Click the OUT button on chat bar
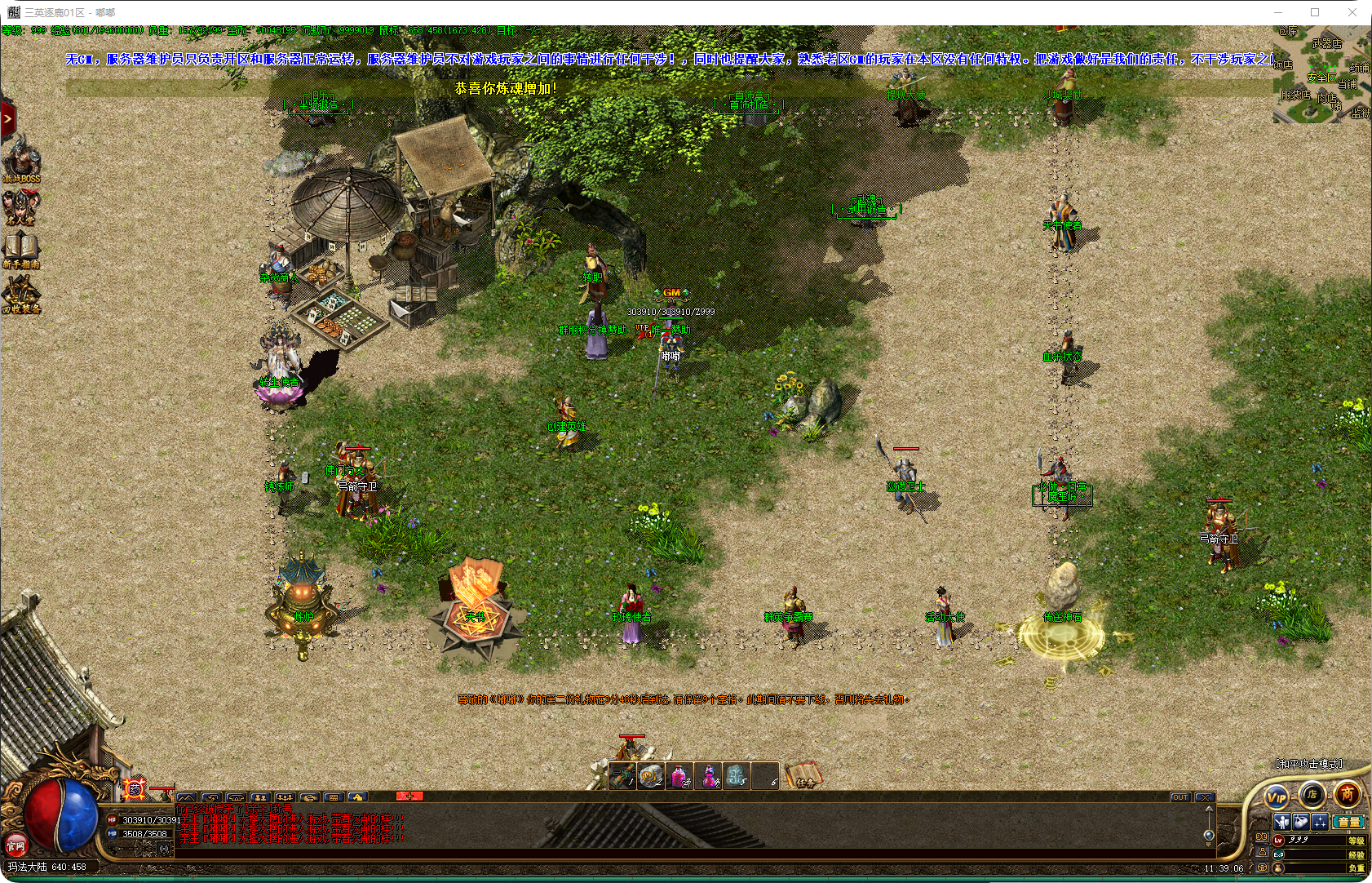 1179,797
